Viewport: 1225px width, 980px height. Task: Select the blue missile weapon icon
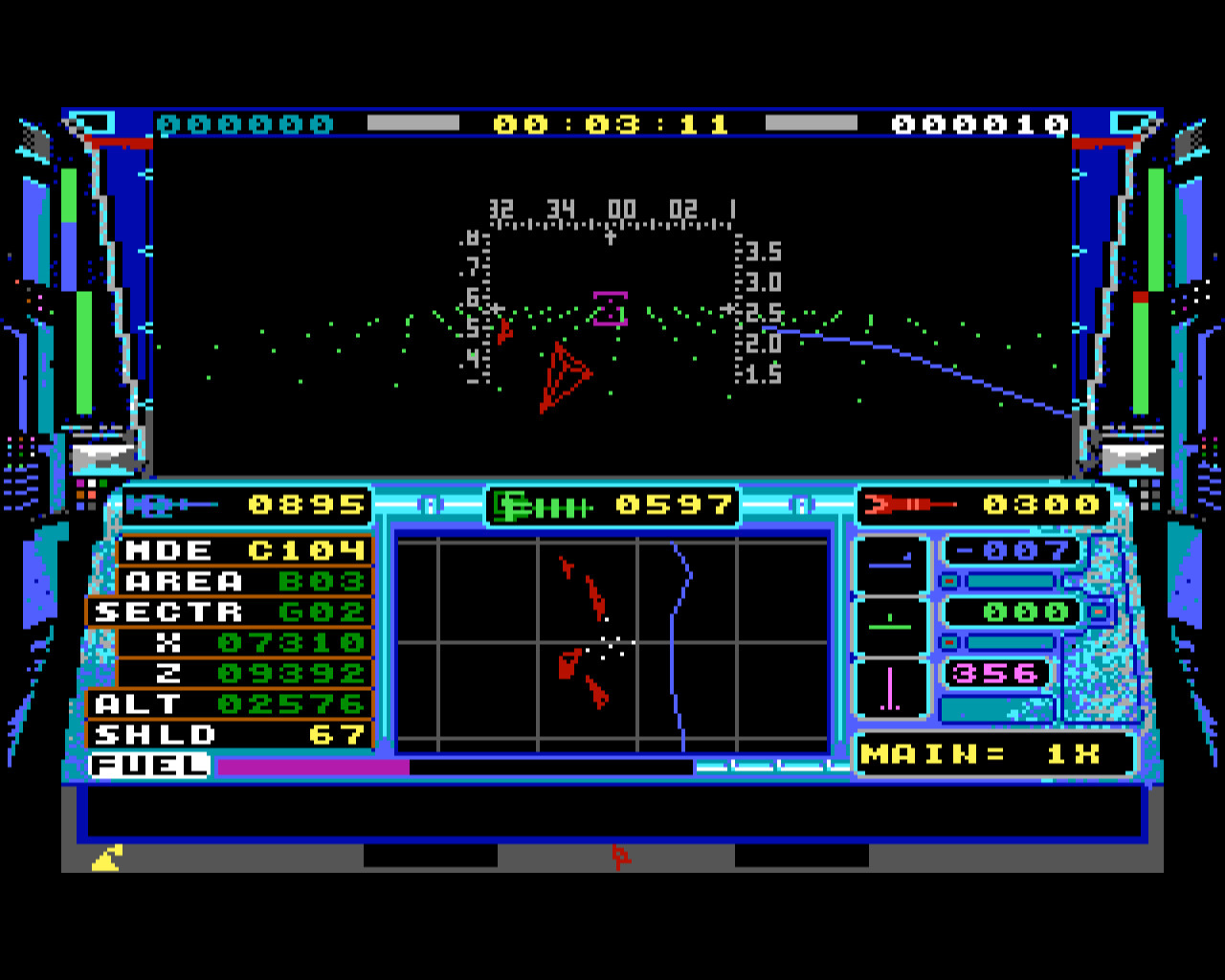click(x=172, y=504)
